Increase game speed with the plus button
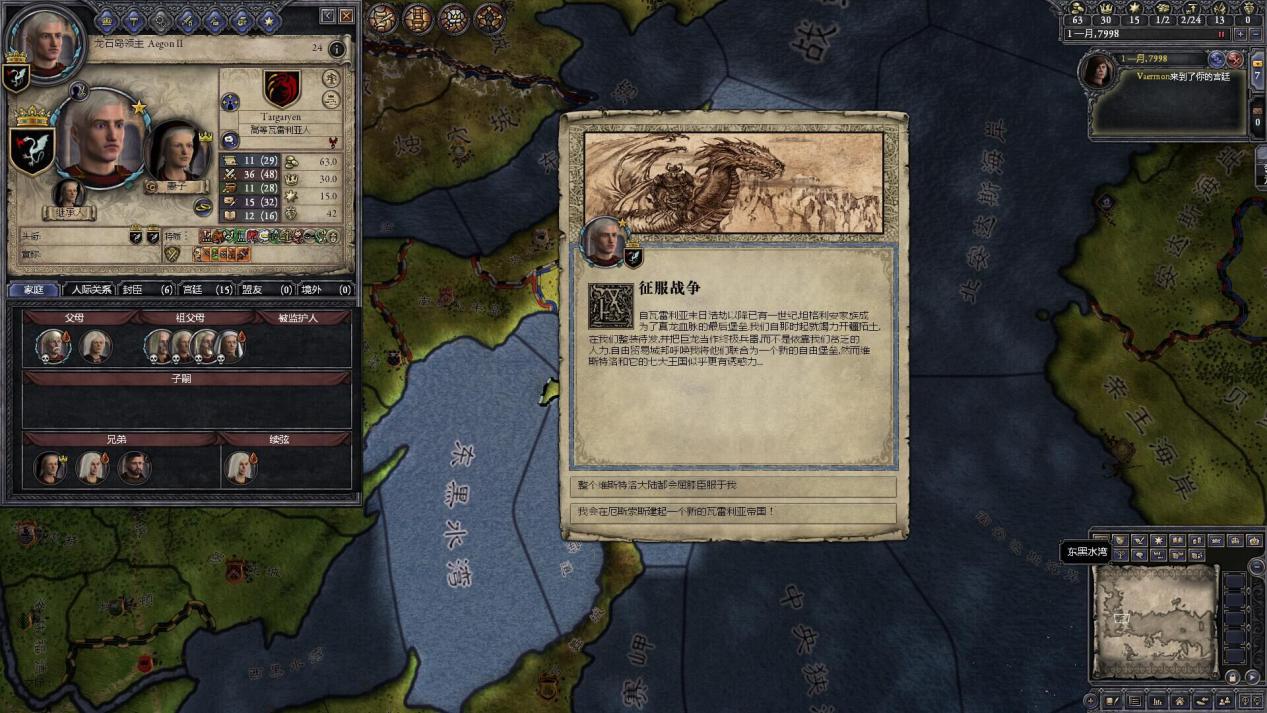1267x713 pixels. coord(1240,34)
